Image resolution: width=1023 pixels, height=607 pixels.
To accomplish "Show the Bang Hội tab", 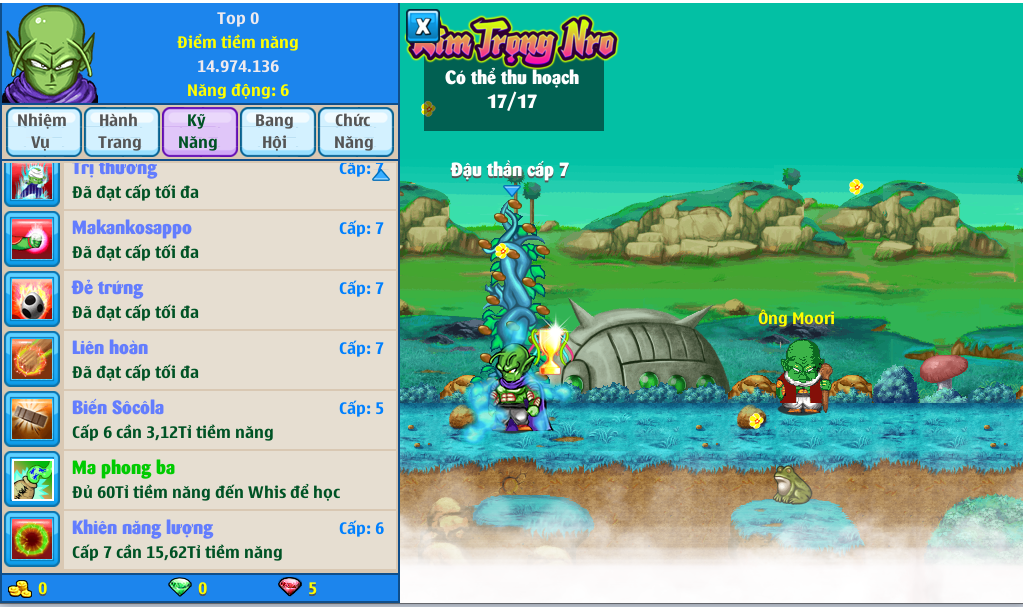I will pyautogui.click(x=277, y=131).
